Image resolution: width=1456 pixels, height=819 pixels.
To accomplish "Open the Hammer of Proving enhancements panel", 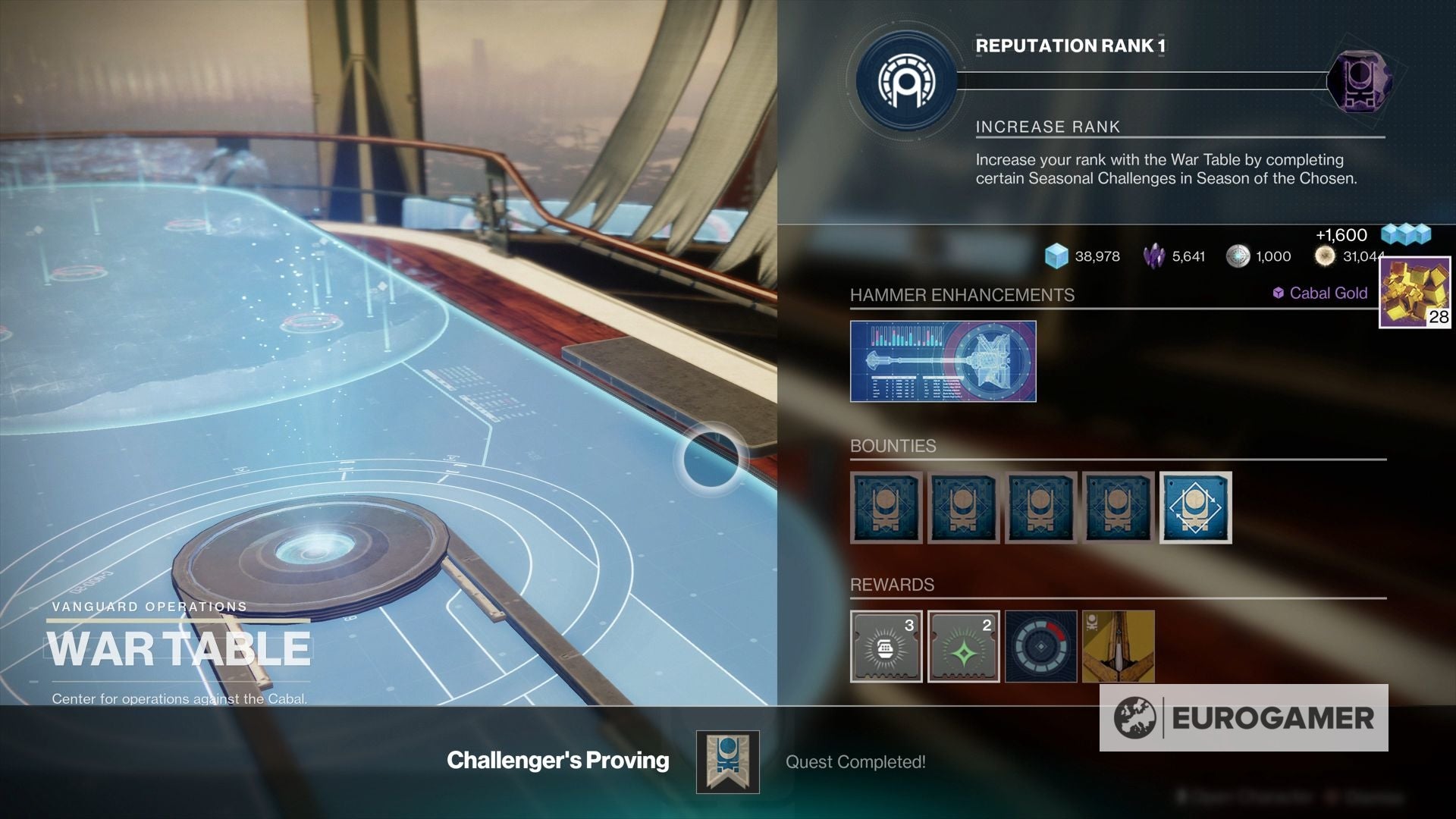I will [x=943, y=361].
